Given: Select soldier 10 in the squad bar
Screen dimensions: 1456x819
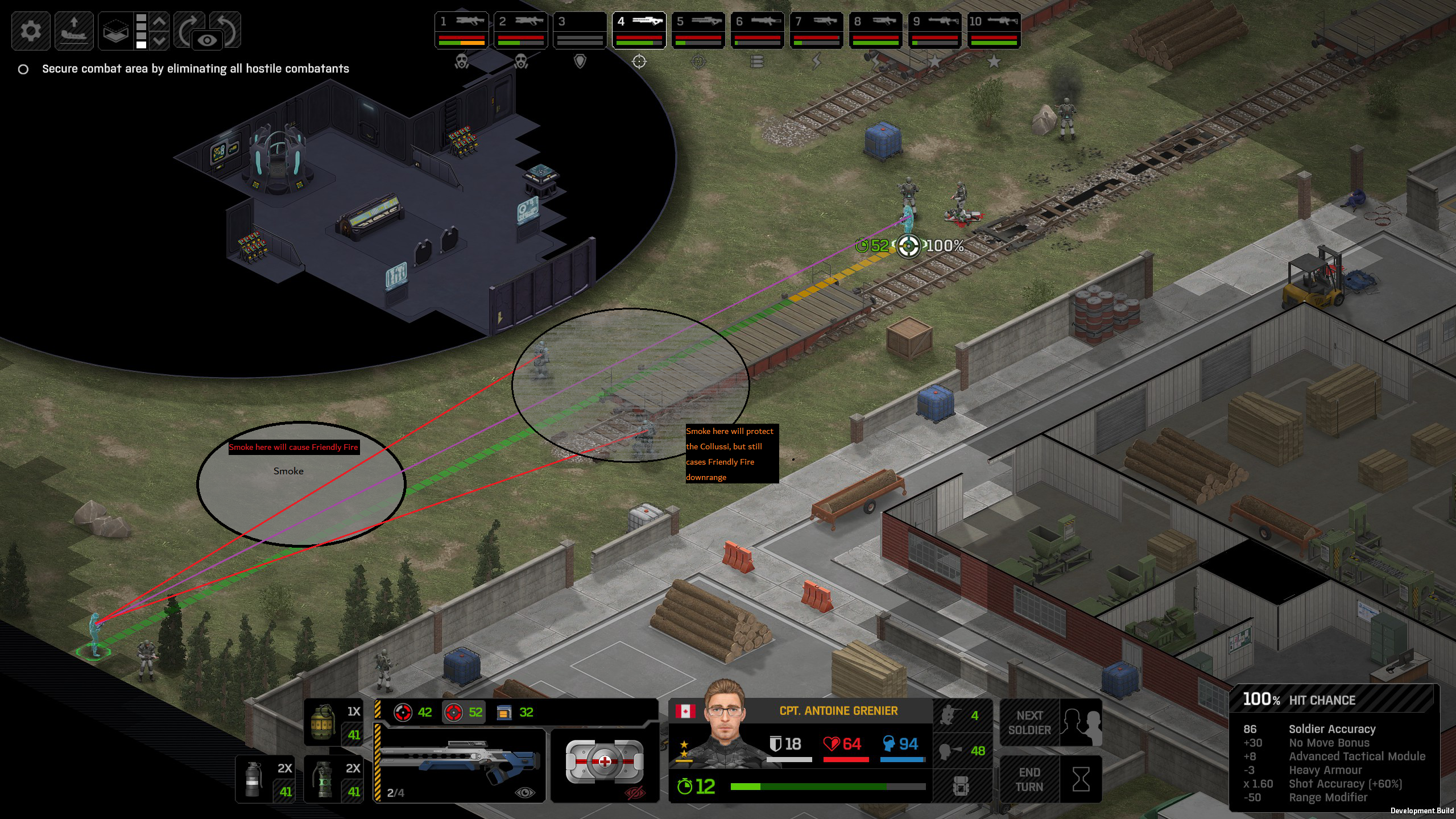Looking at the screenshot, I should (994, 30).
